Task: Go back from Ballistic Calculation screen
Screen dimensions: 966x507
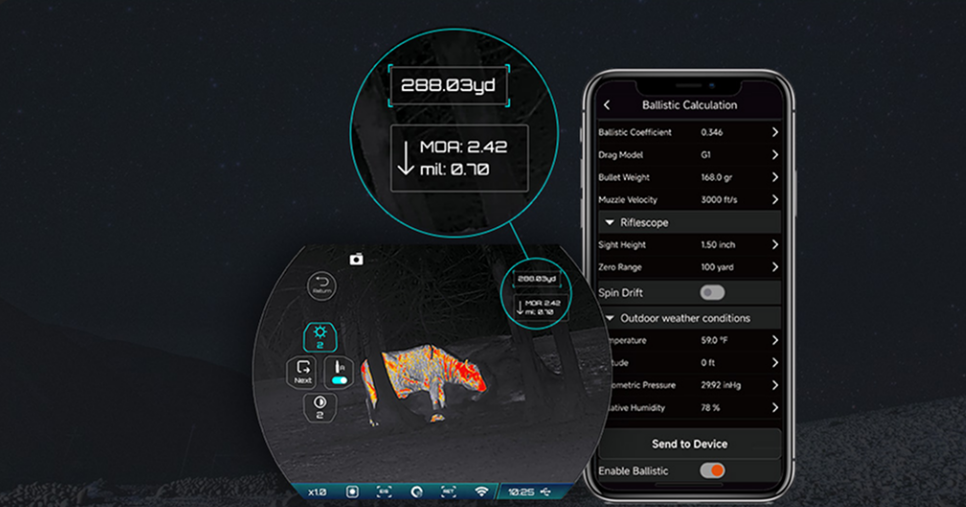Action: [607, 105]
